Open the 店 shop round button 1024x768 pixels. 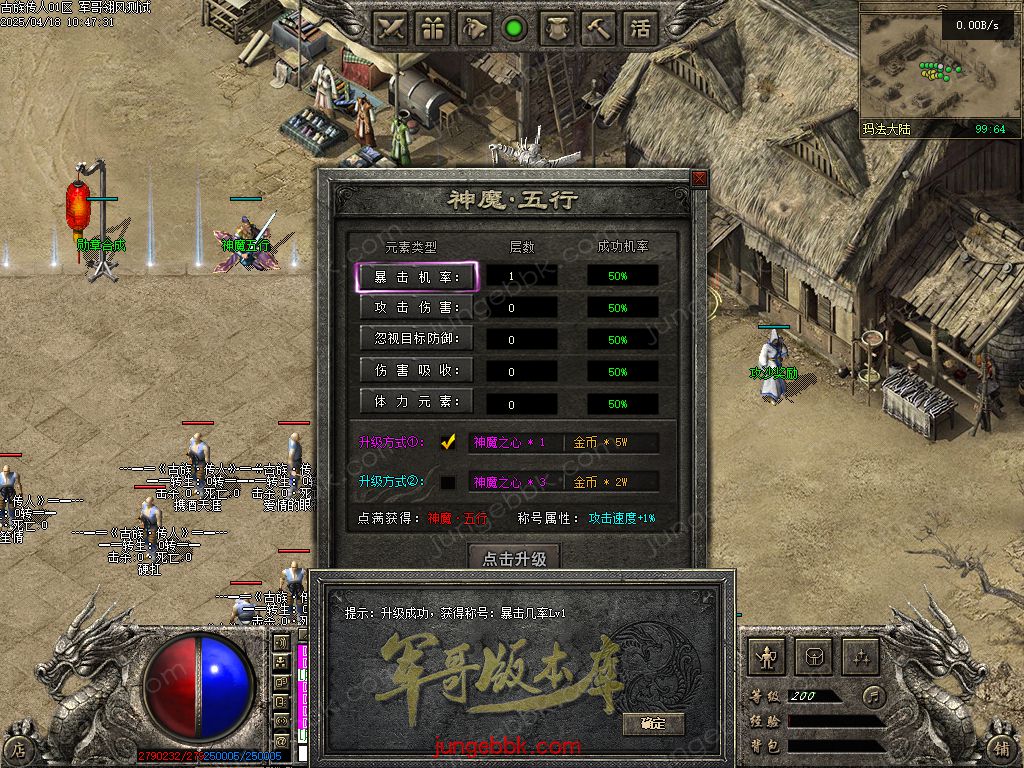[x=18, y=747]
